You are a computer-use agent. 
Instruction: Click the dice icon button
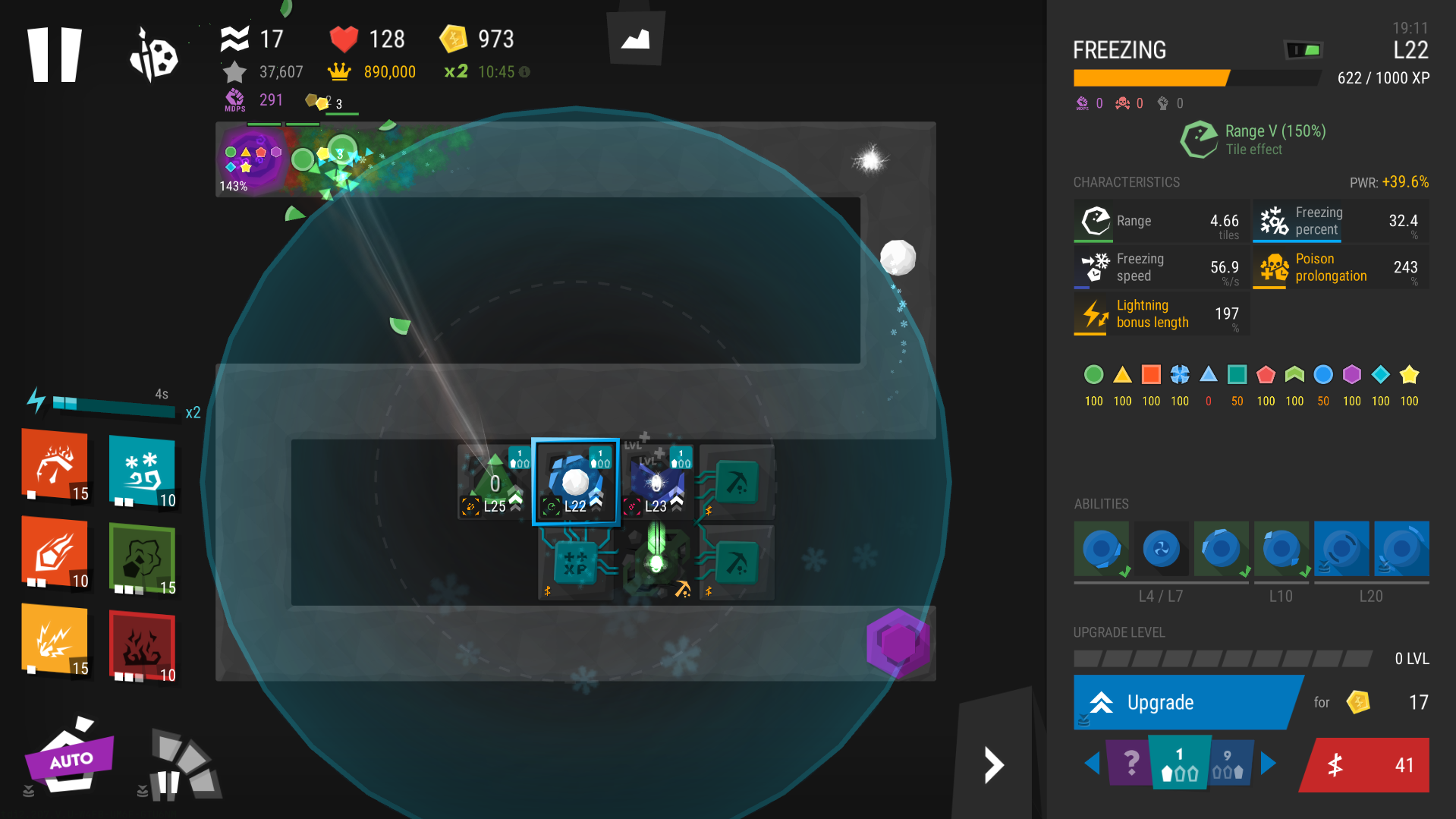(x=154, y=55)
